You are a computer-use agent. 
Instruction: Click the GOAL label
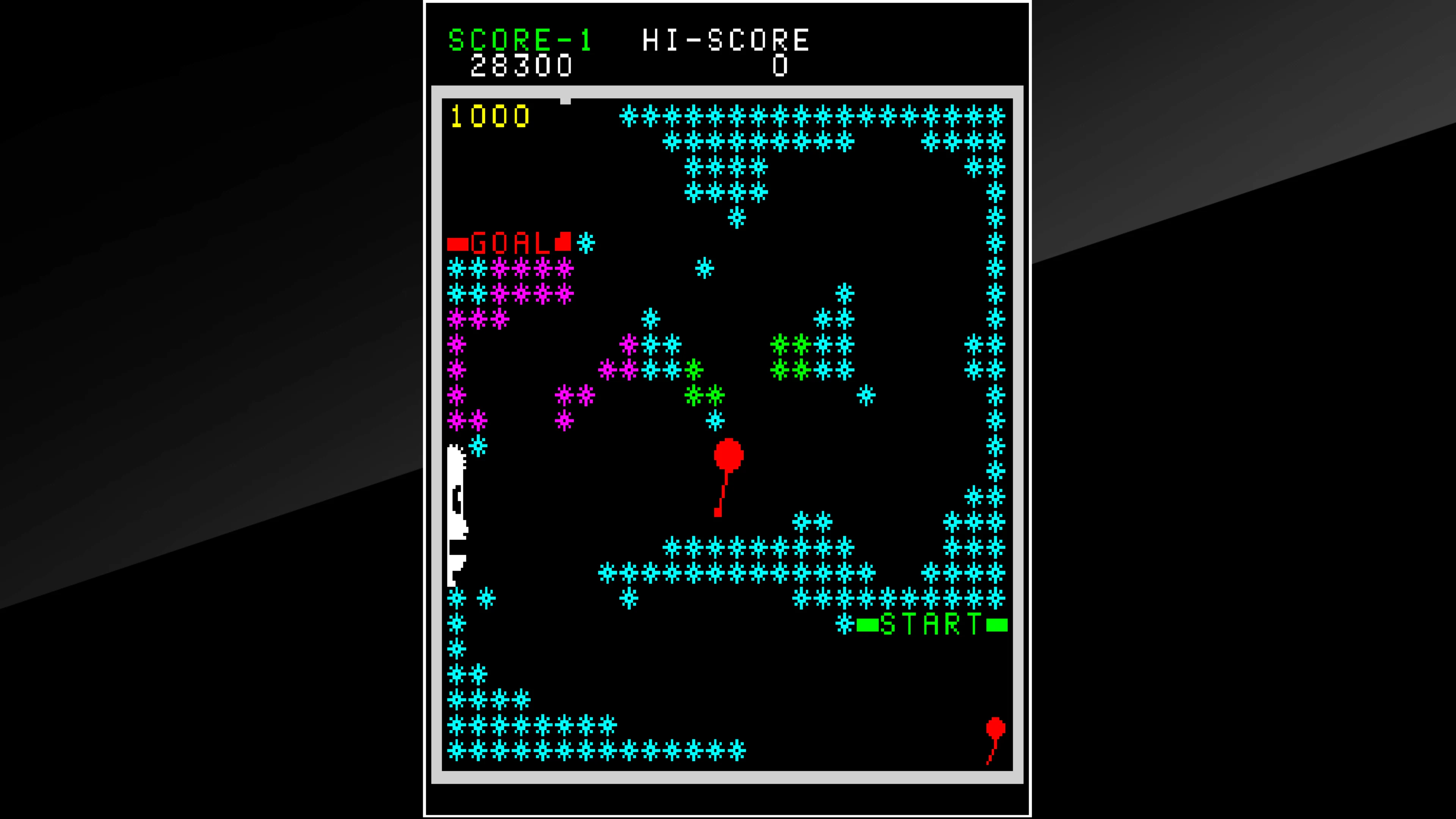coord(510,243)
